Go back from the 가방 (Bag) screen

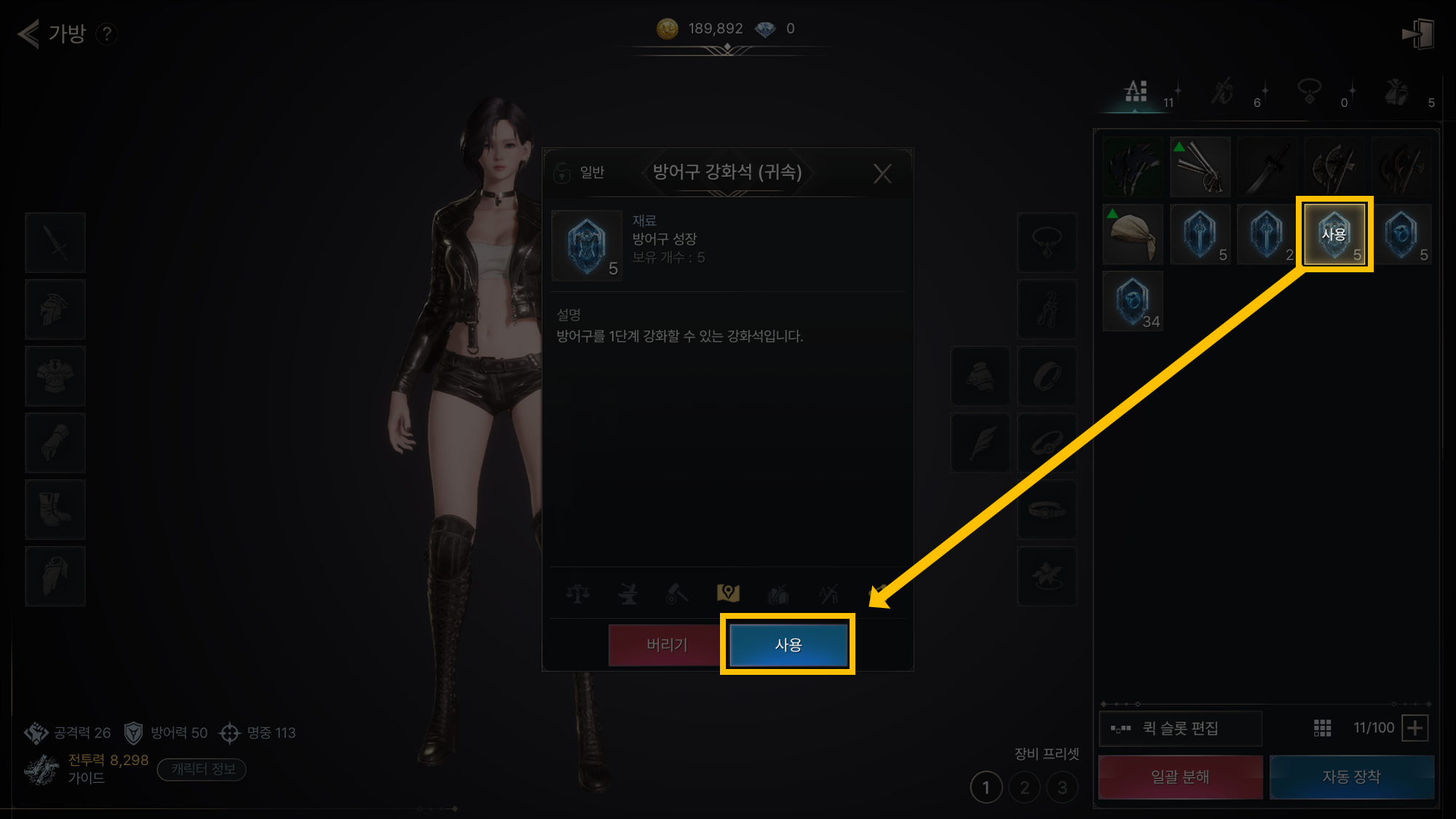coord(29,33)
